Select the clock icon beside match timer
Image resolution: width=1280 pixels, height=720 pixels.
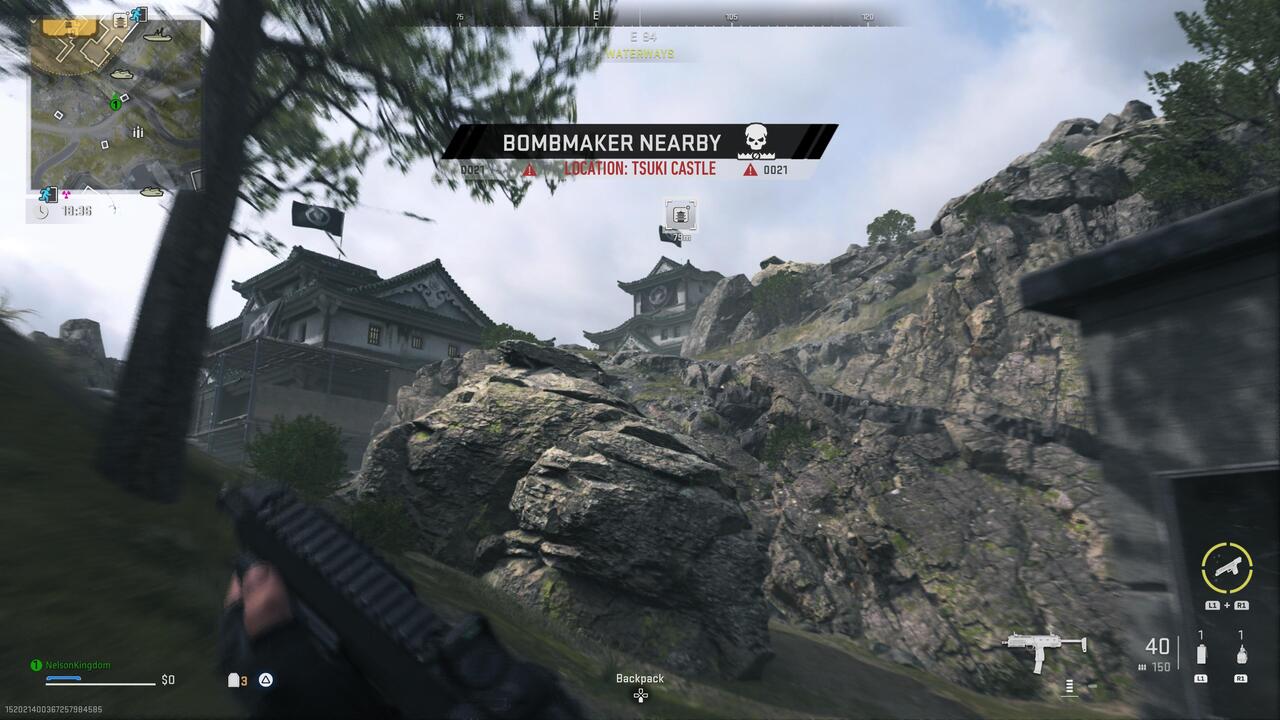click(43, 209)
